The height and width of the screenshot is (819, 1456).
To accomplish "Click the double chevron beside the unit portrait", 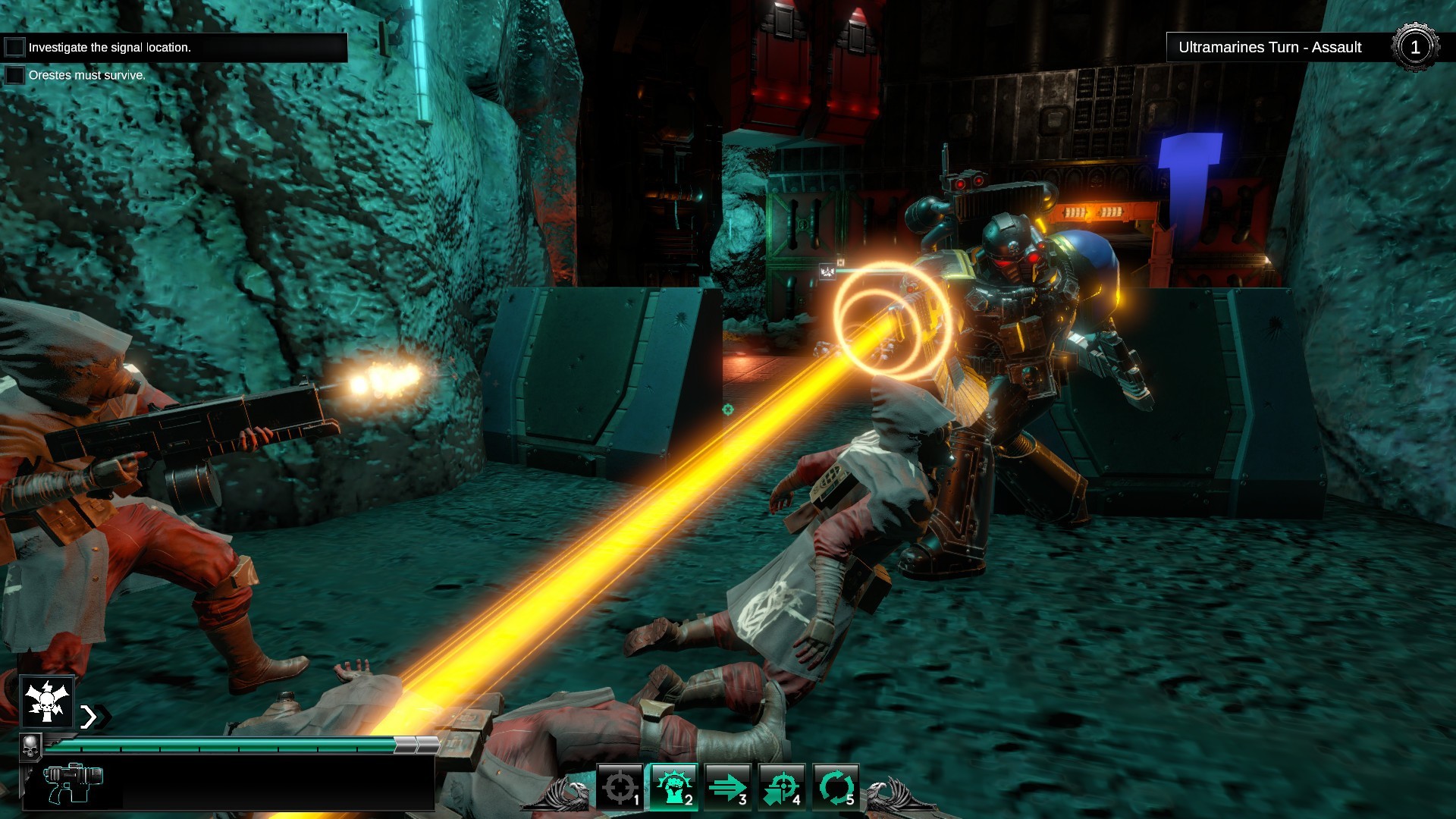I will click(93, 717).
